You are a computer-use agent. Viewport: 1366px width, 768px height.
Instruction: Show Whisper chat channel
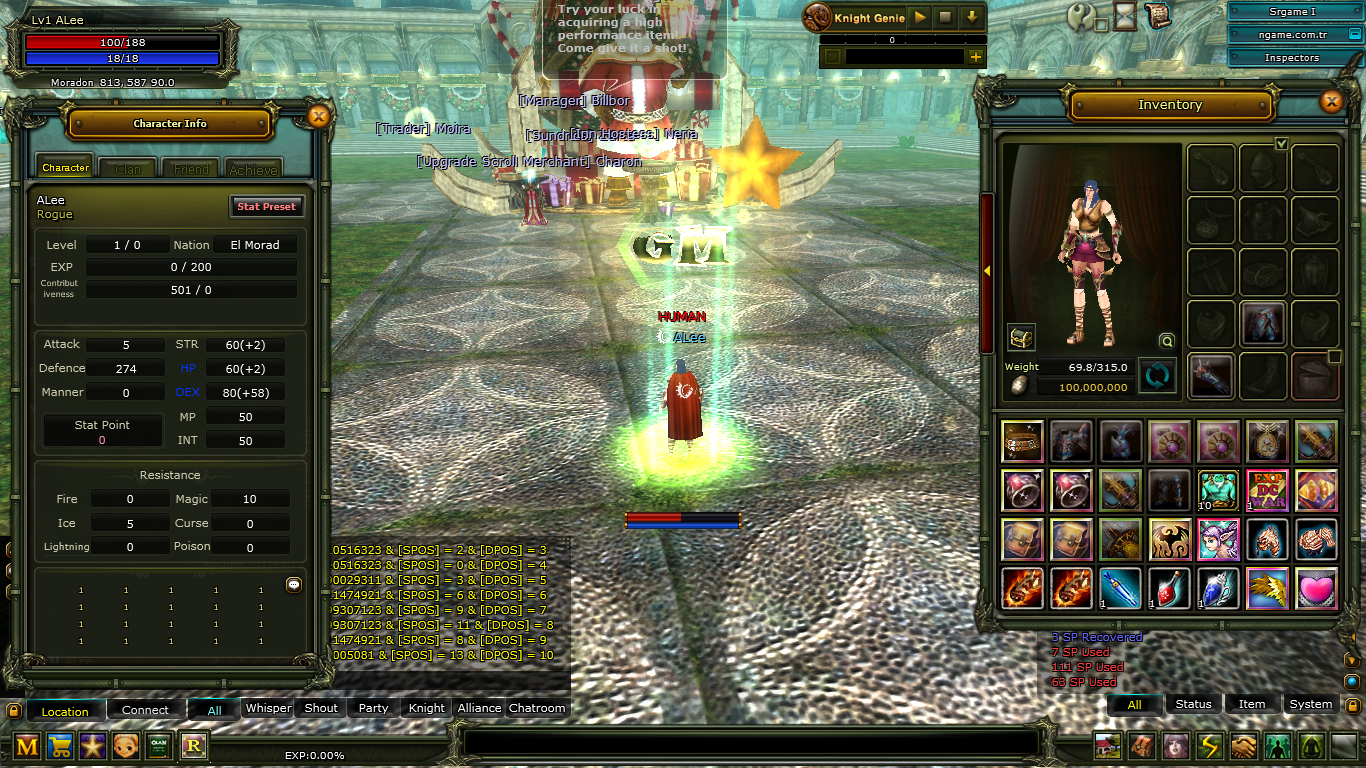(268, 708)
